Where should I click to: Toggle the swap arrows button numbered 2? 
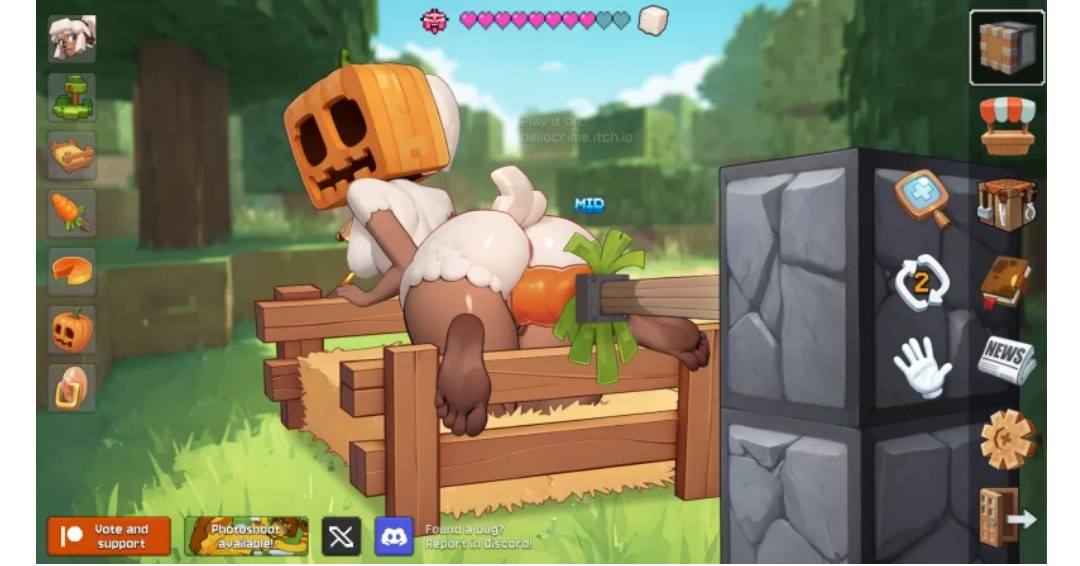coord(921,284)
